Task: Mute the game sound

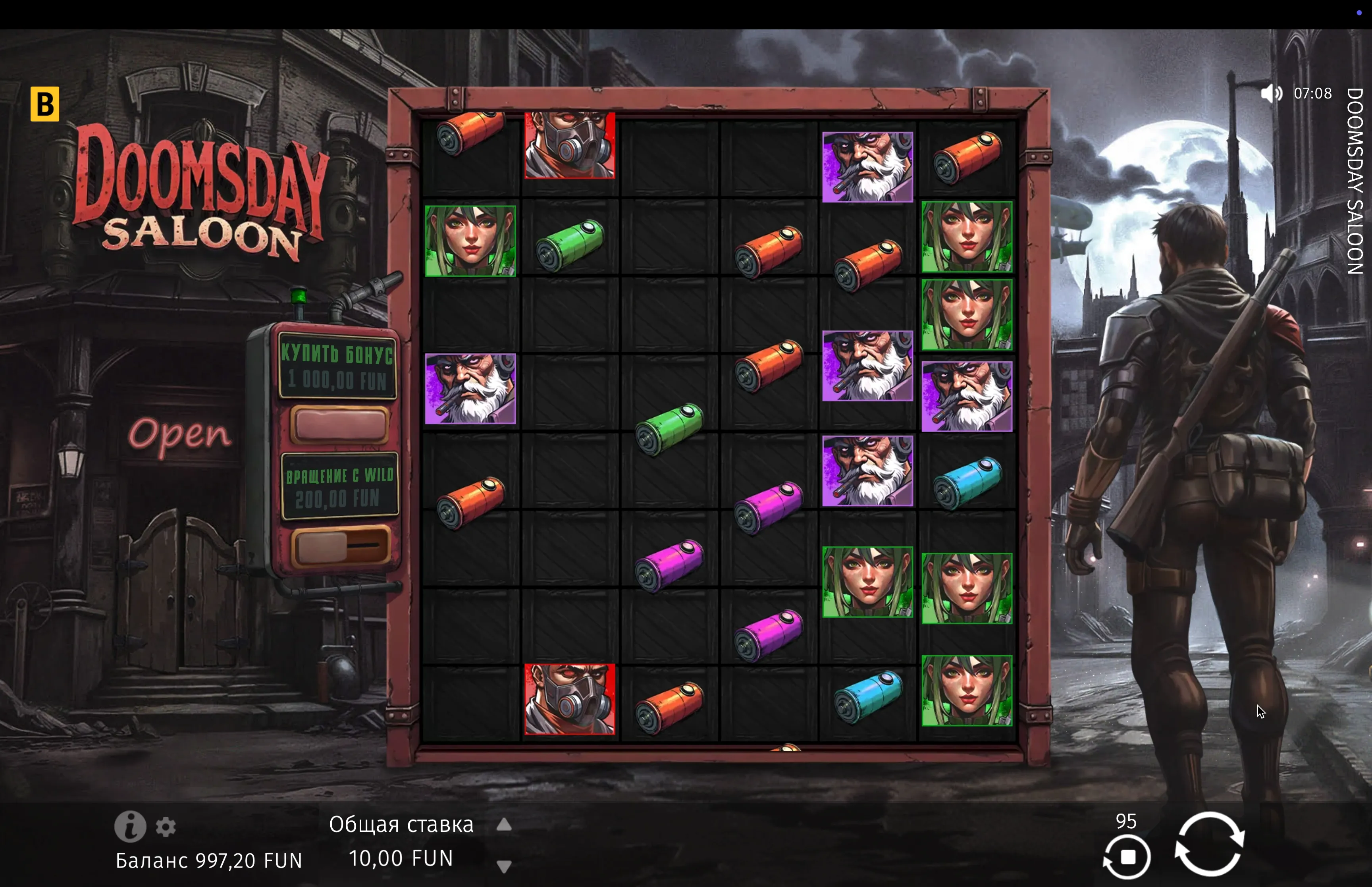Action: click(x=1271, y=93)
